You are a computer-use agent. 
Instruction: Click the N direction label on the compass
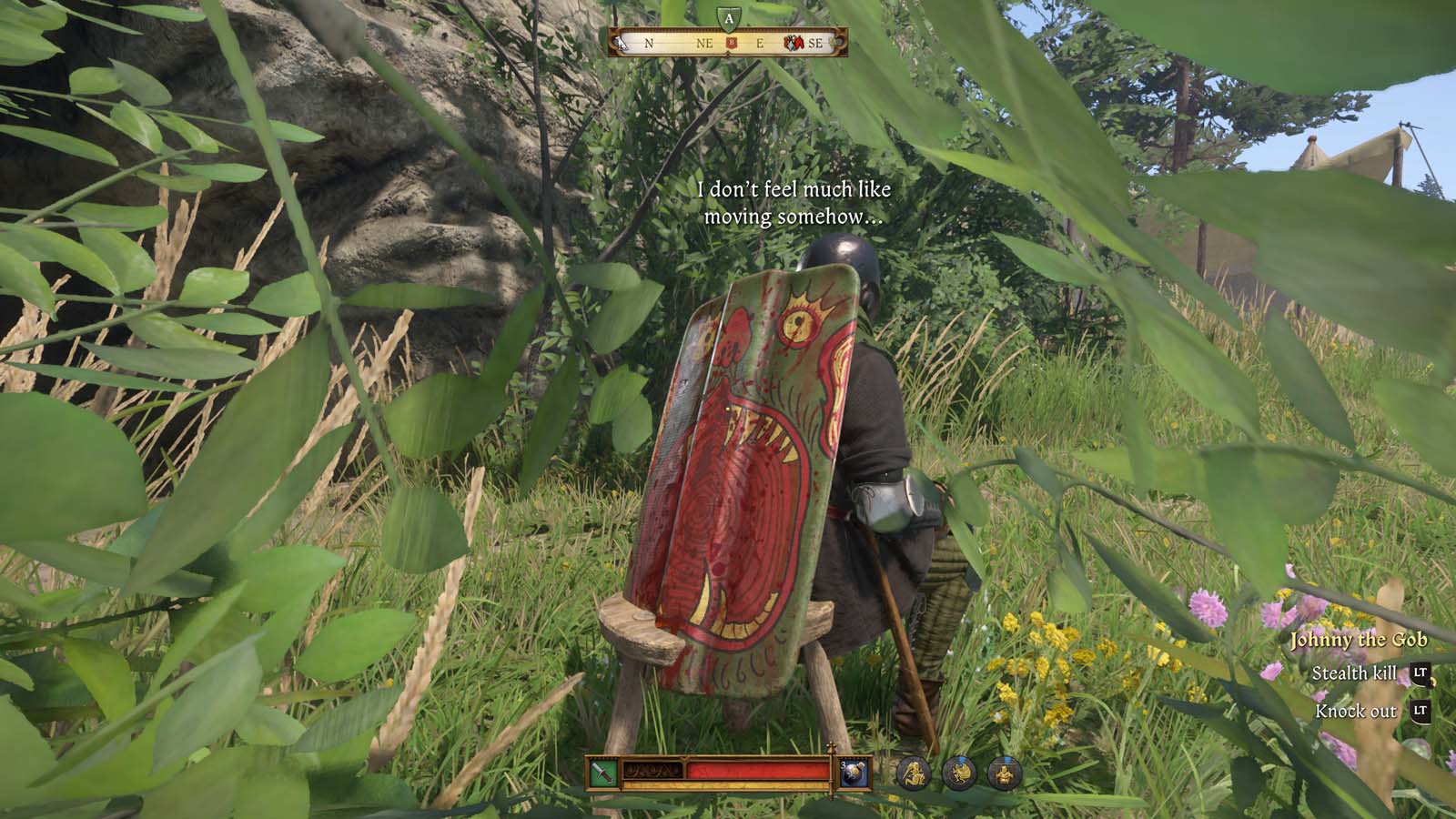click(650, 43)
